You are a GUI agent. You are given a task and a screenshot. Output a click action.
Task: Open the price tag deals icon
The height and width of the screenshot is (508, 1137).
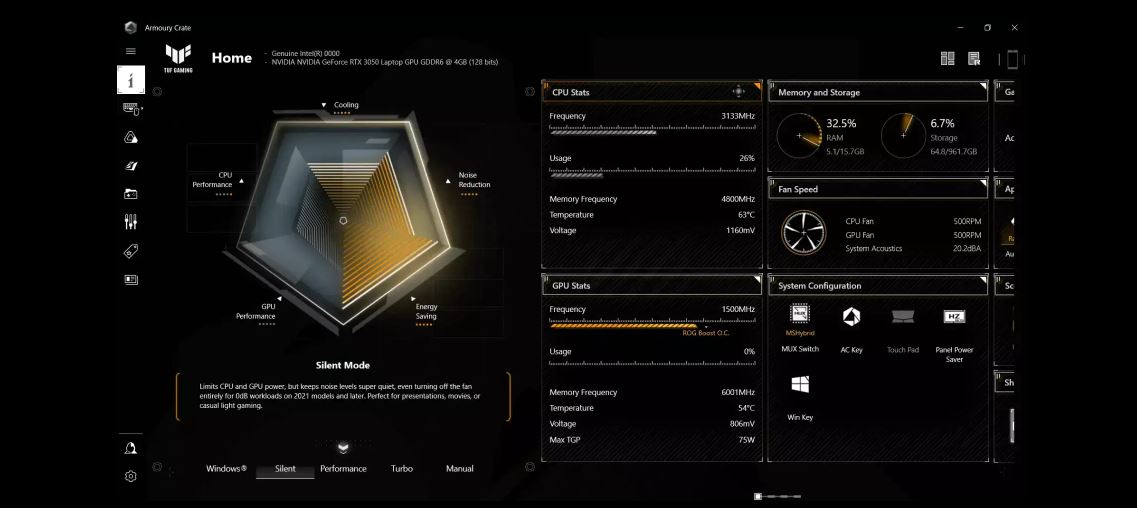(131, 251)
